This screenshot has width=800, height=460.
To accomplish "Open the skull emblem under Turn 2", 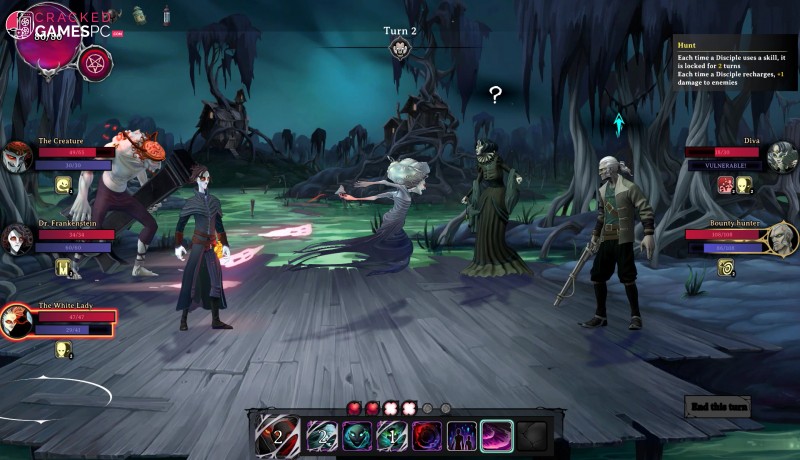I will [x=400, y=49].
